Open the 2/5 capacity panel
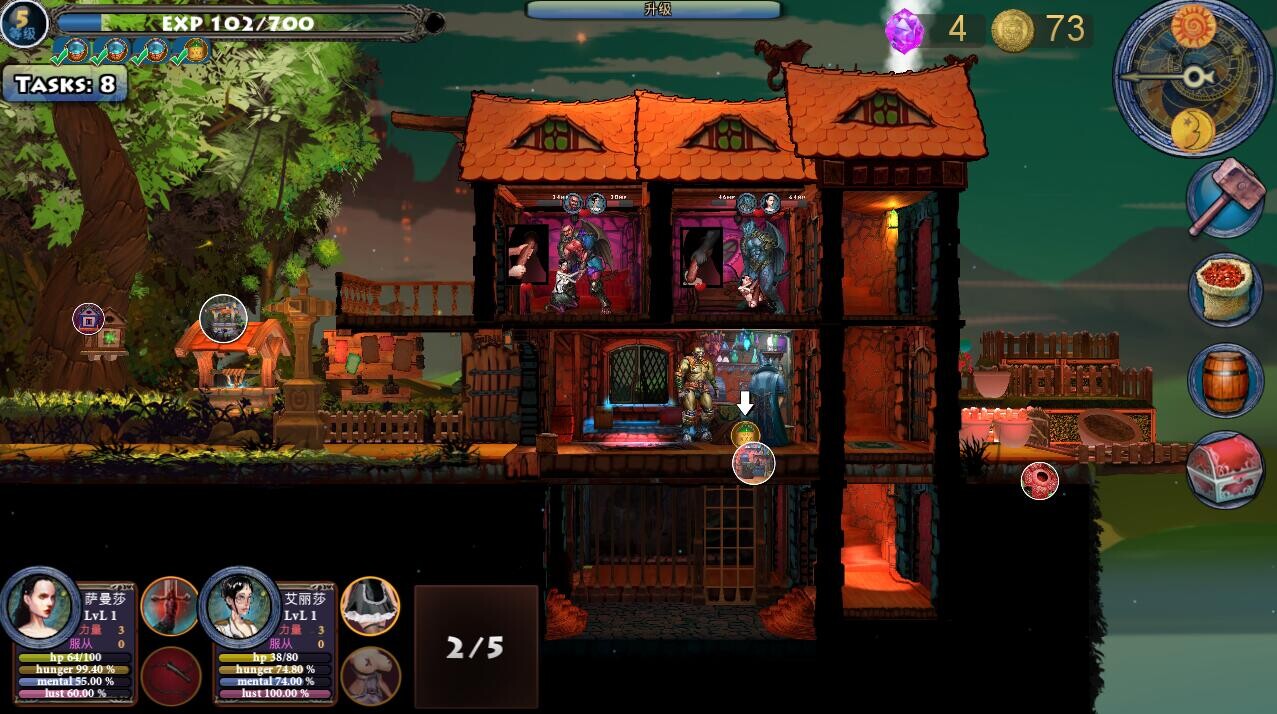The width and height of the screenshot is (1277, 714). 476,647
